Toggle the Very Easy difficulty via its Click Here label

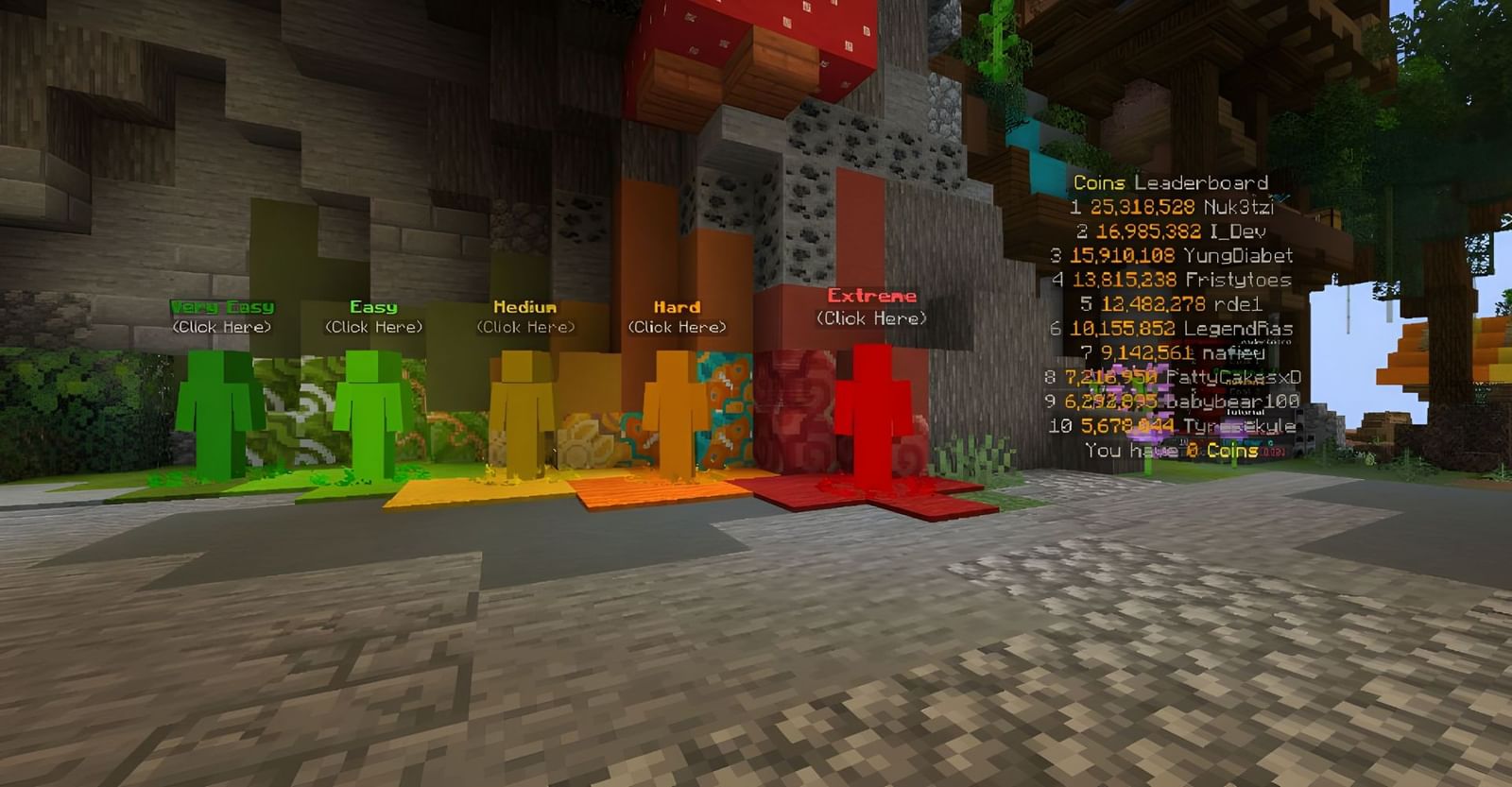point(221,328)
